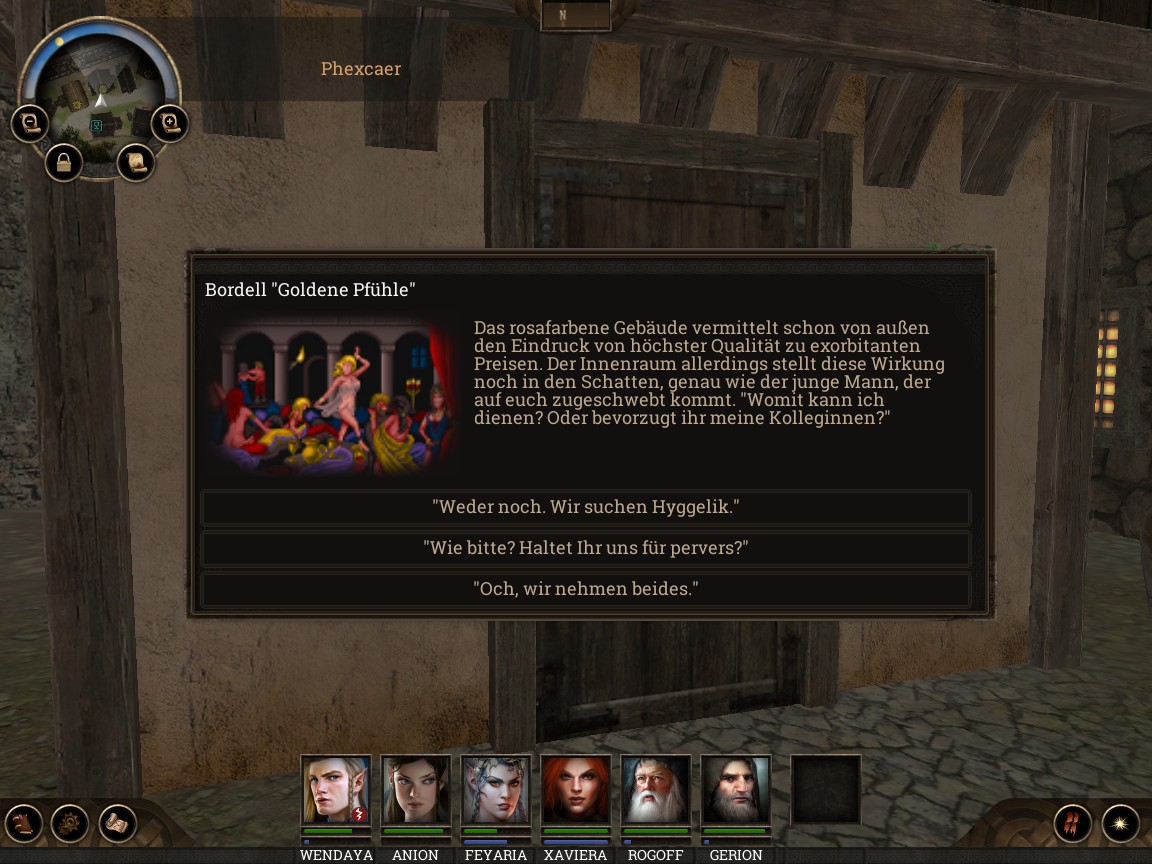Screen dimensions: 1152x864
Task: Click the compass N marker
Action: tap(575, 15)
